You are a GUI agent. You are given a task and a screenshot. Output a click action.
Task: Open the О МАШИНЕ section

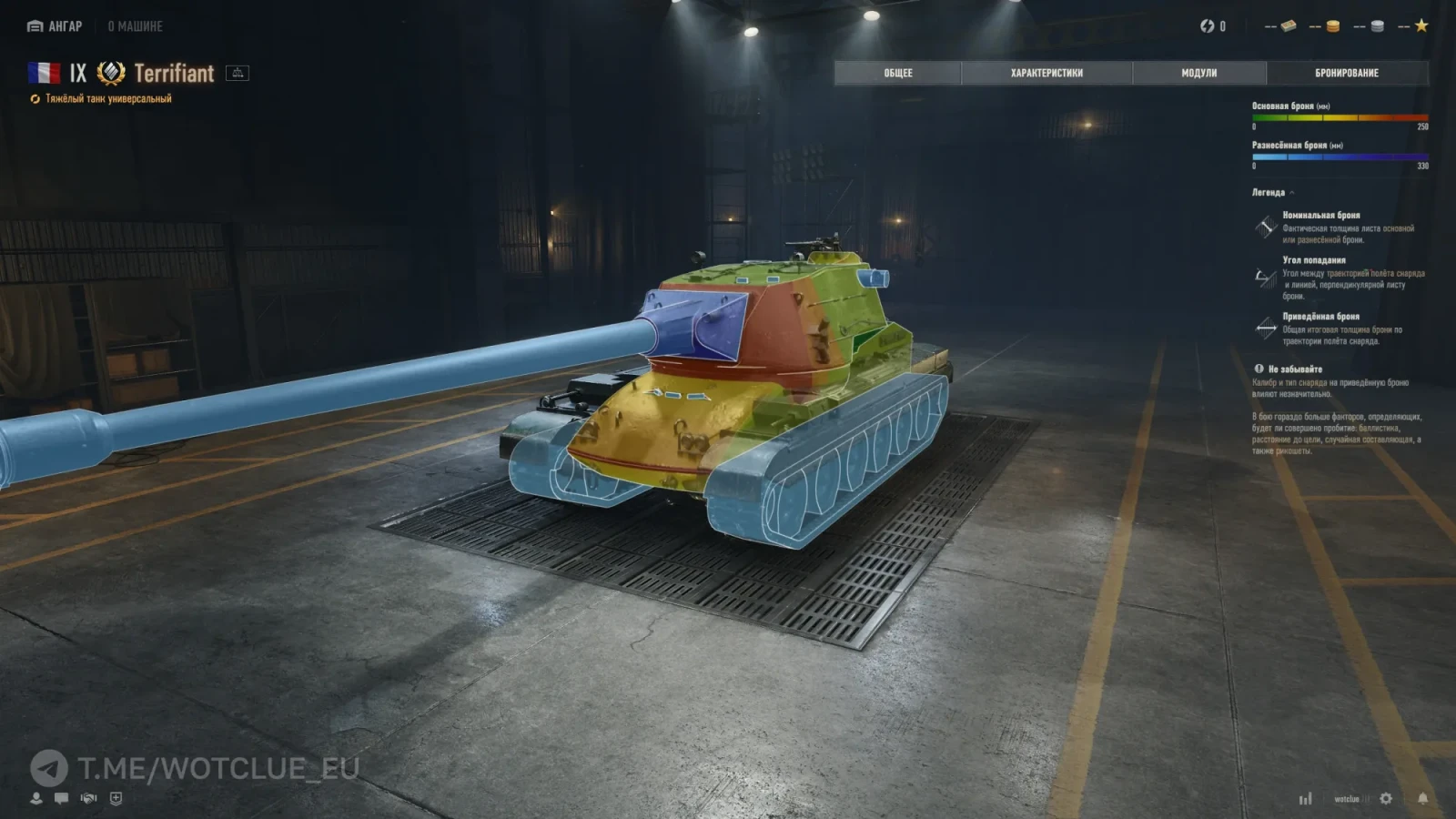pos(135,26)
